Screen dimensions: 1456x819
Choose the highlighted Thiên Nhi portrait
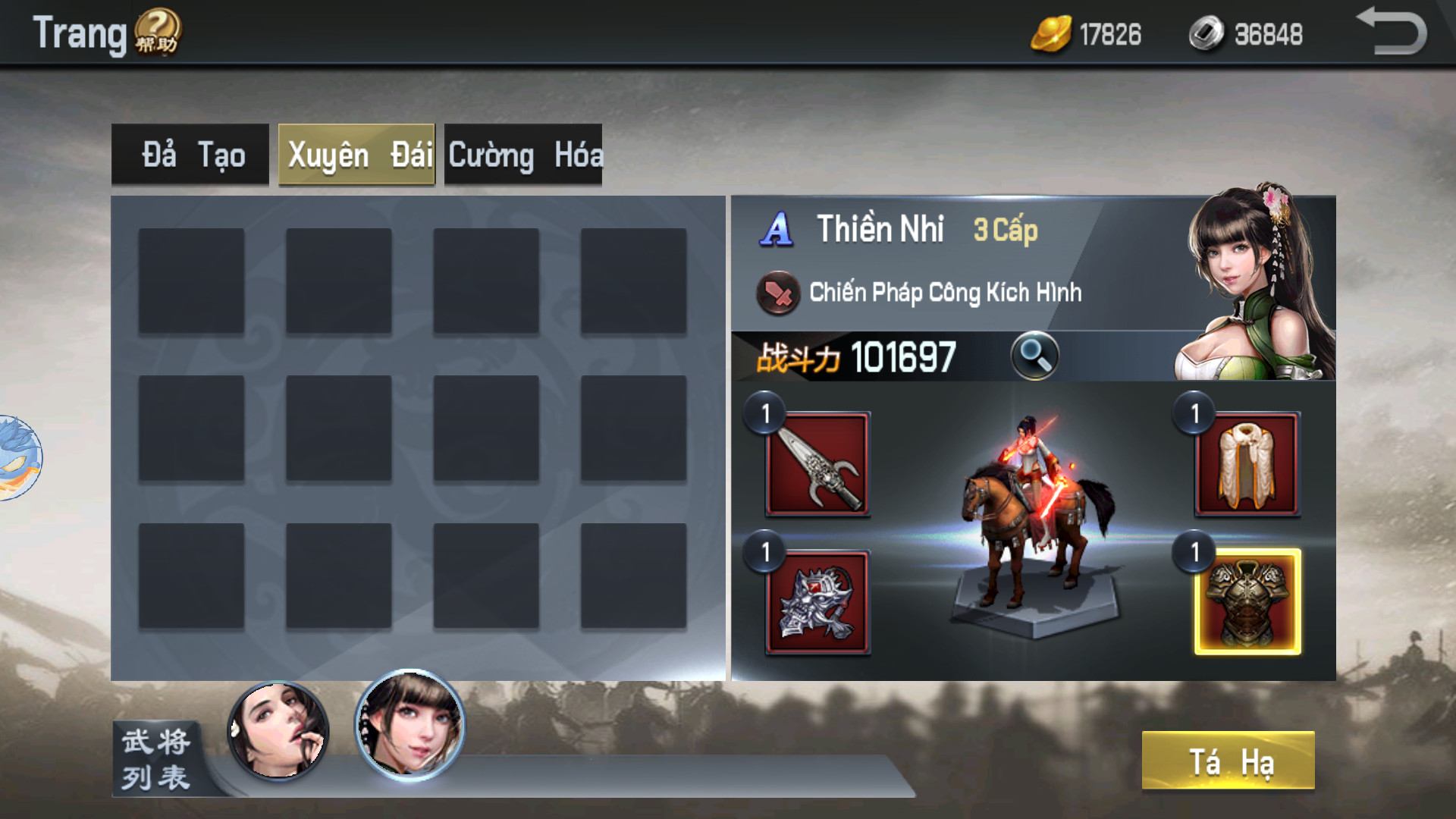coord(410,725)
